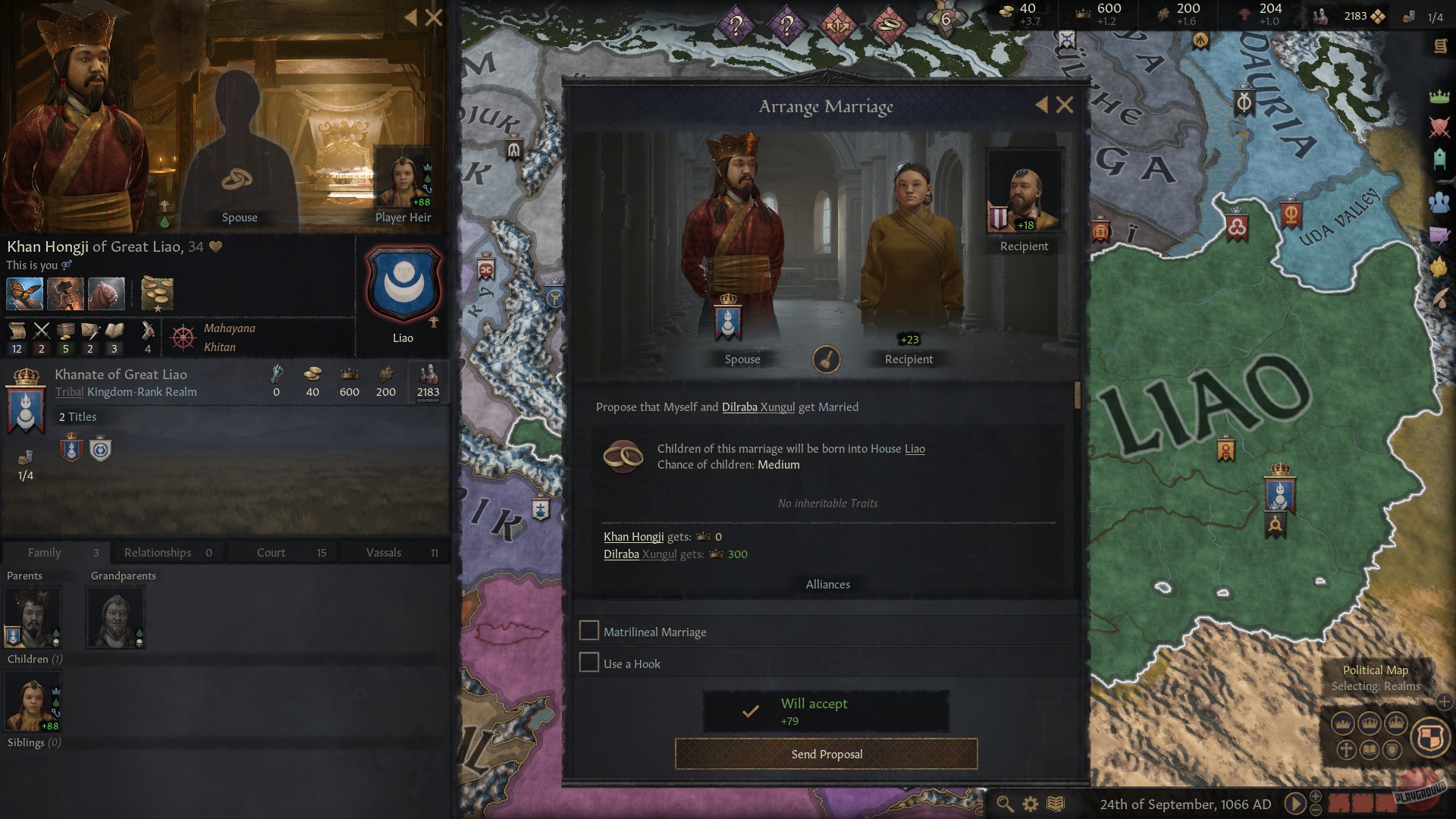Screen dimensions: 1456x819
Task: Increase game speed with the plus control
Action: (x=1316, y=796)
